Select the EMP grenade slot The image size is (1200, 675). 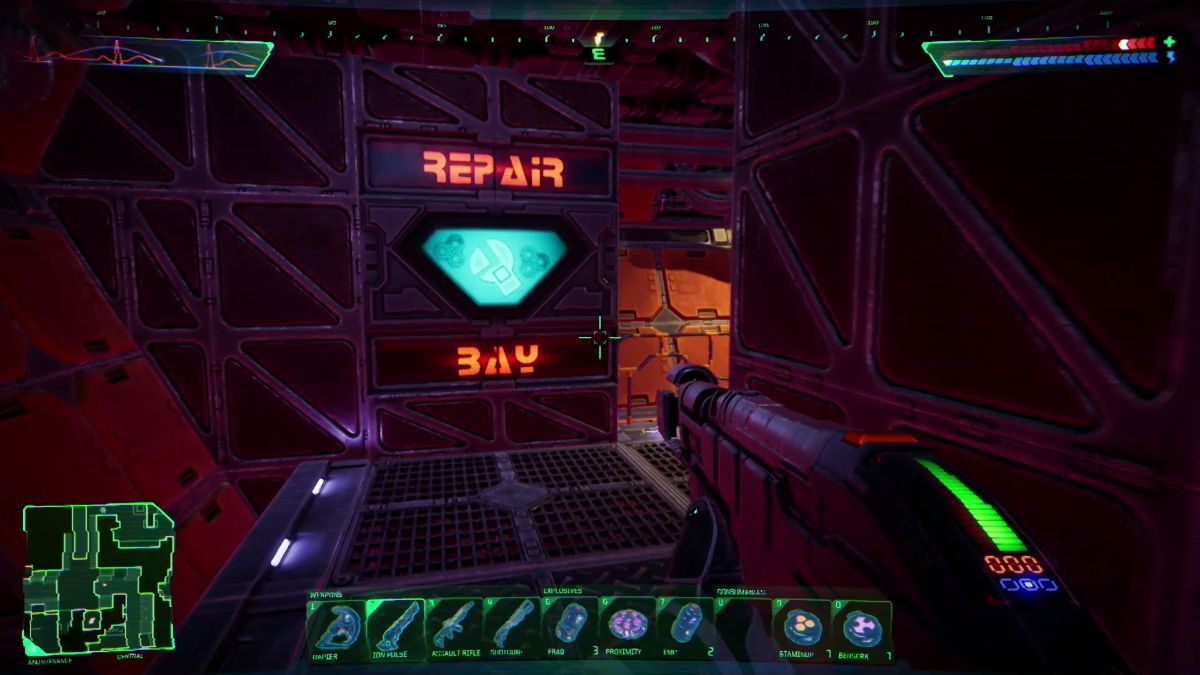686,627
